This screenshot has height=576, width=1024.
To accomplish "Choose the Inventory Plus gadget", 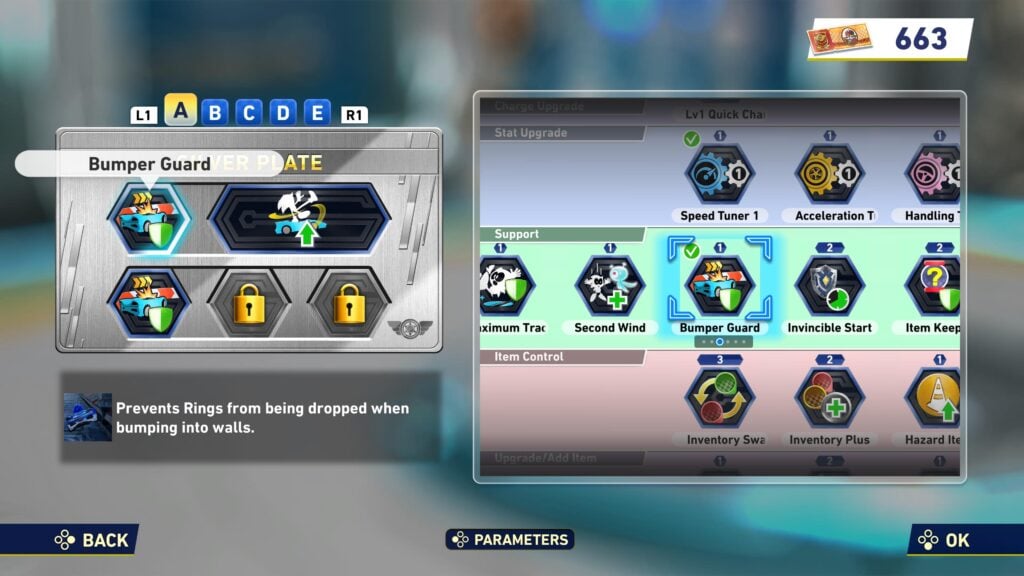I will tap(829, 398).
